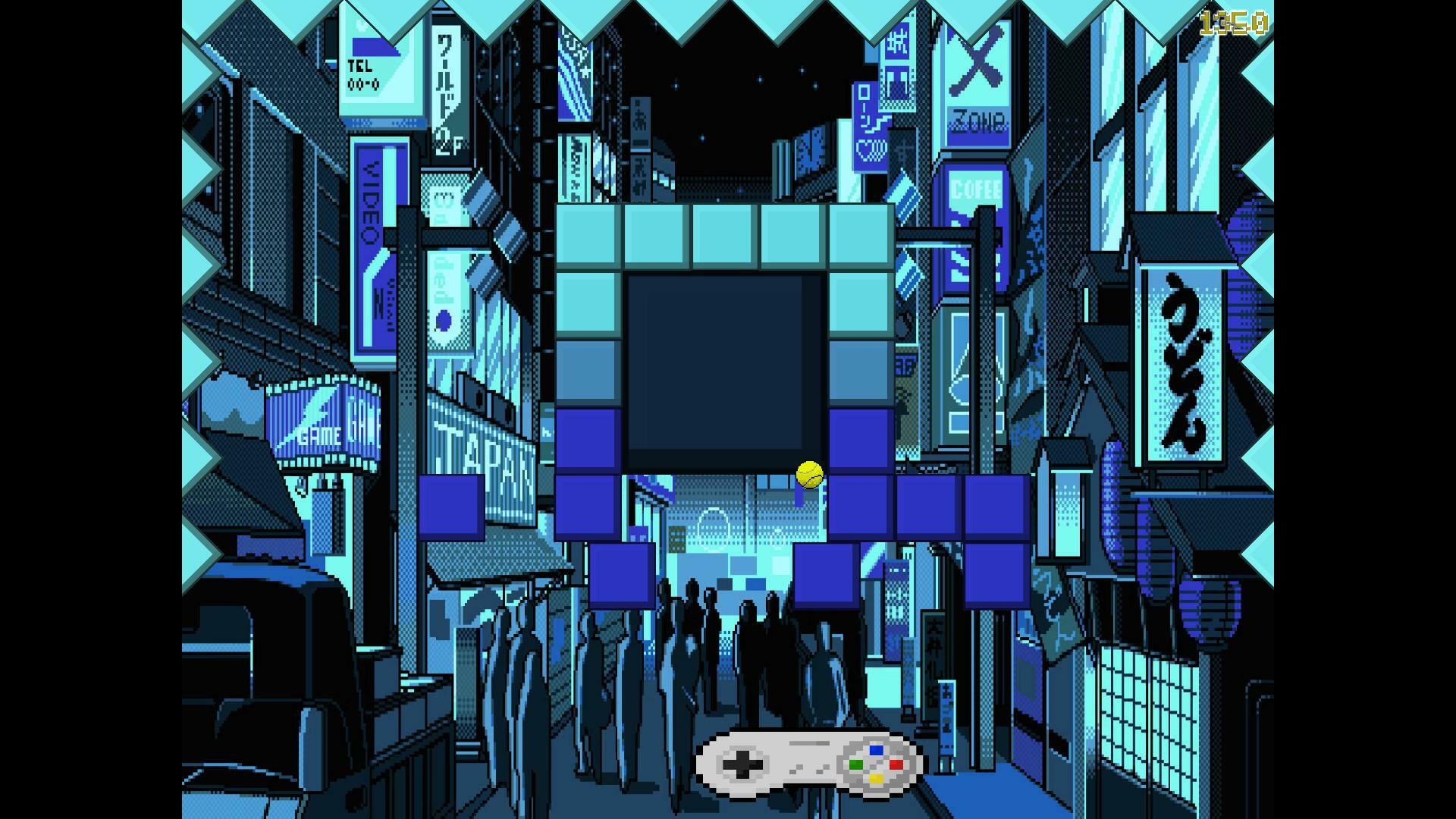Click the yellow tennis ball in play

pos(808,475)
